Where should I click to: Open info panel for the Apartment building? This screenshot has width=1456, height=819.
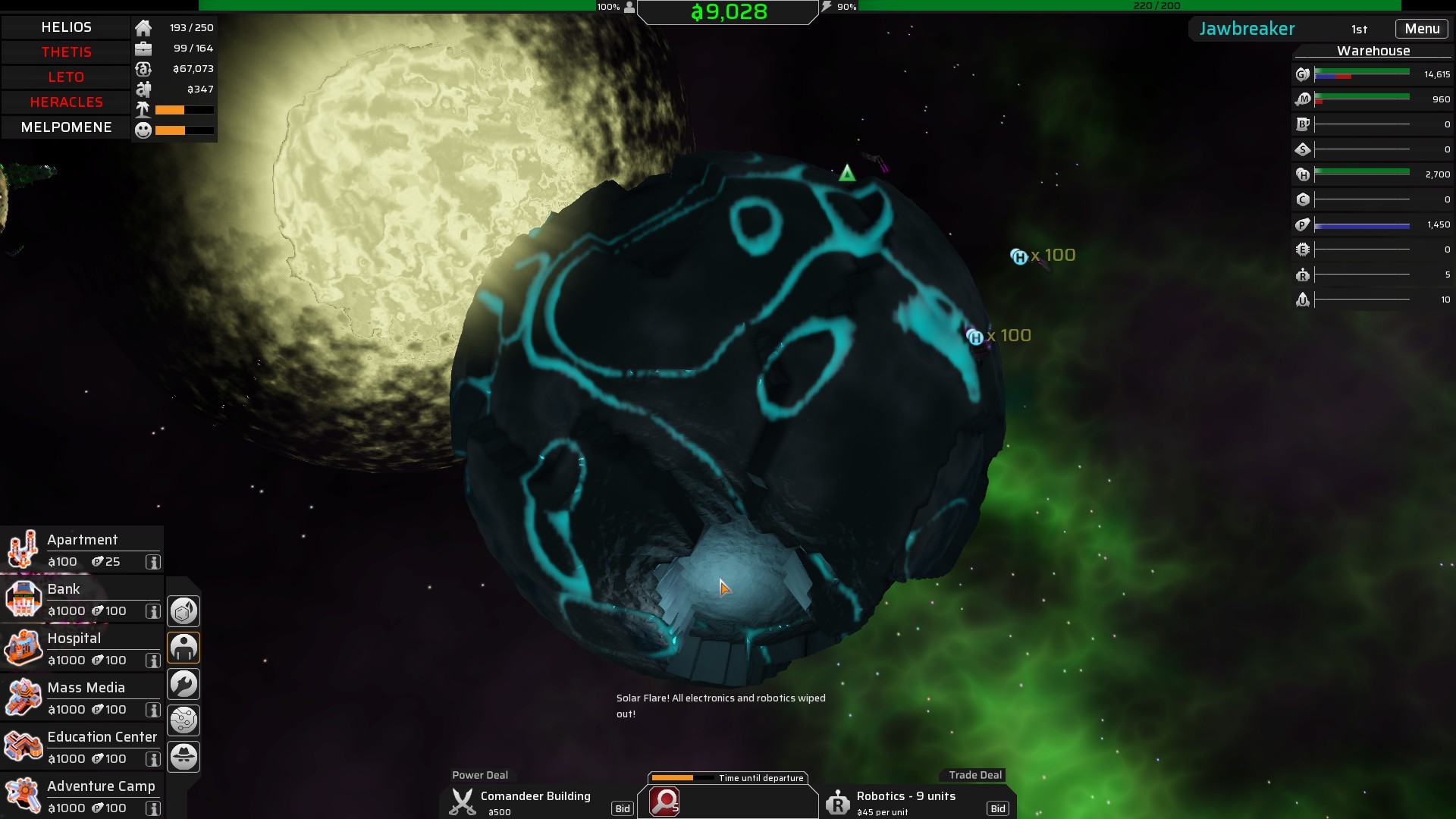(154, 563)
